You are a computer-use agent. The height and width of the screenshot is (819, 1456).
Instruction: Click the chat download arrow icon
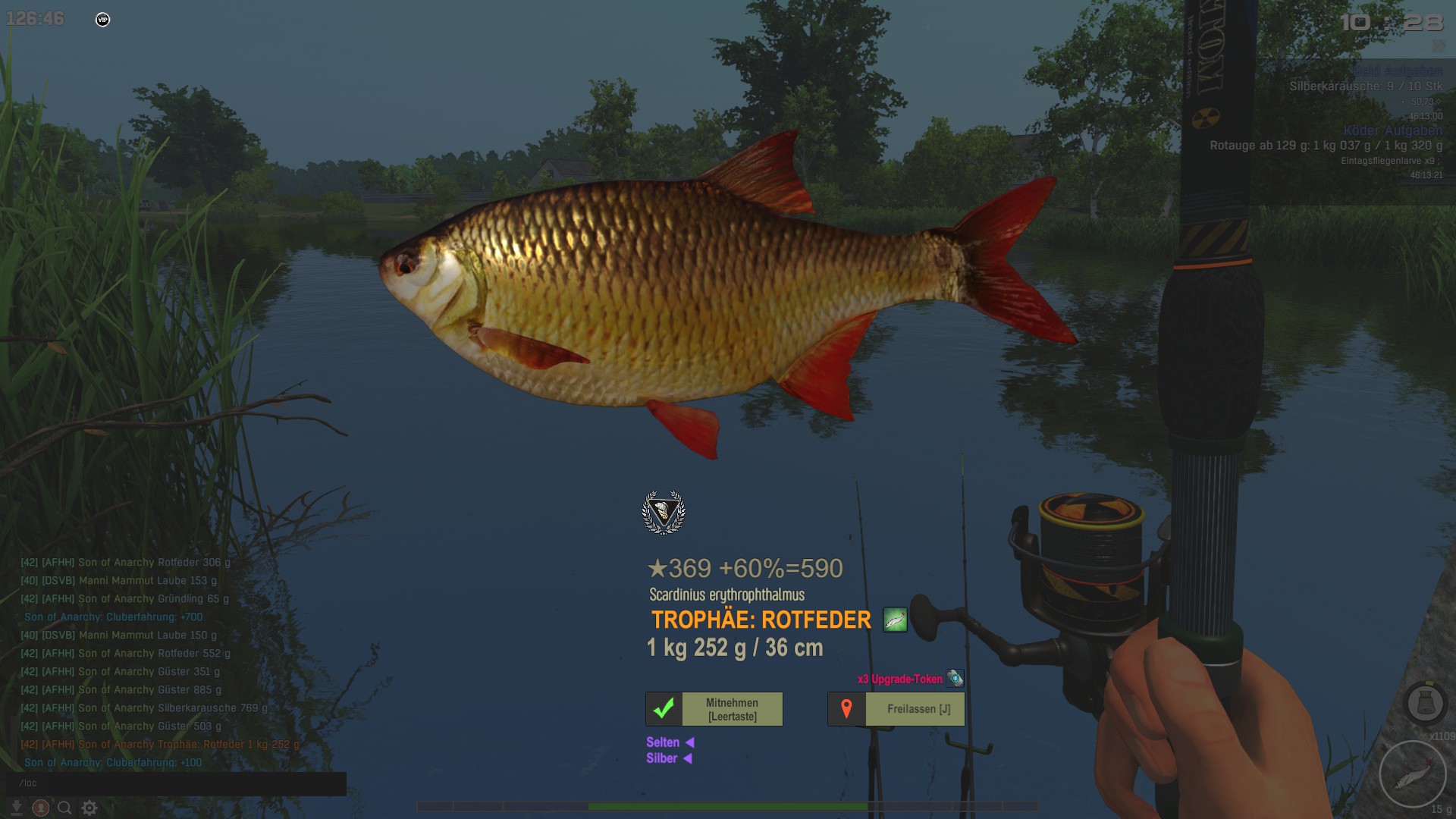click(17, 808)
